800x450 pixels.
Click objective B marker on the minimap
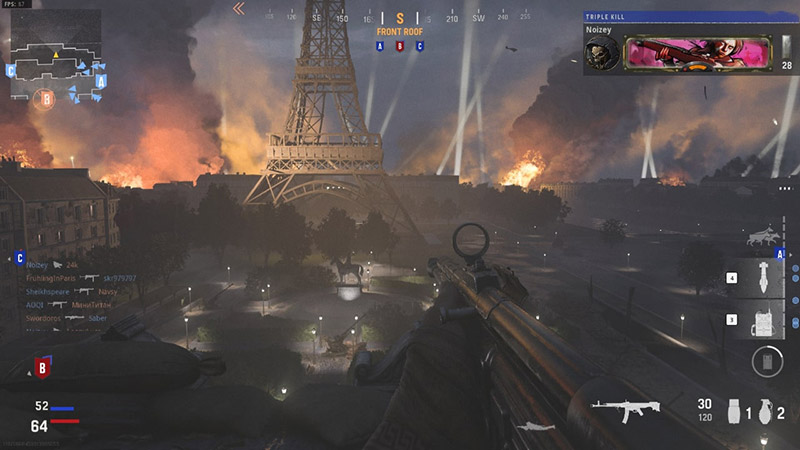[x=45, y=98]
